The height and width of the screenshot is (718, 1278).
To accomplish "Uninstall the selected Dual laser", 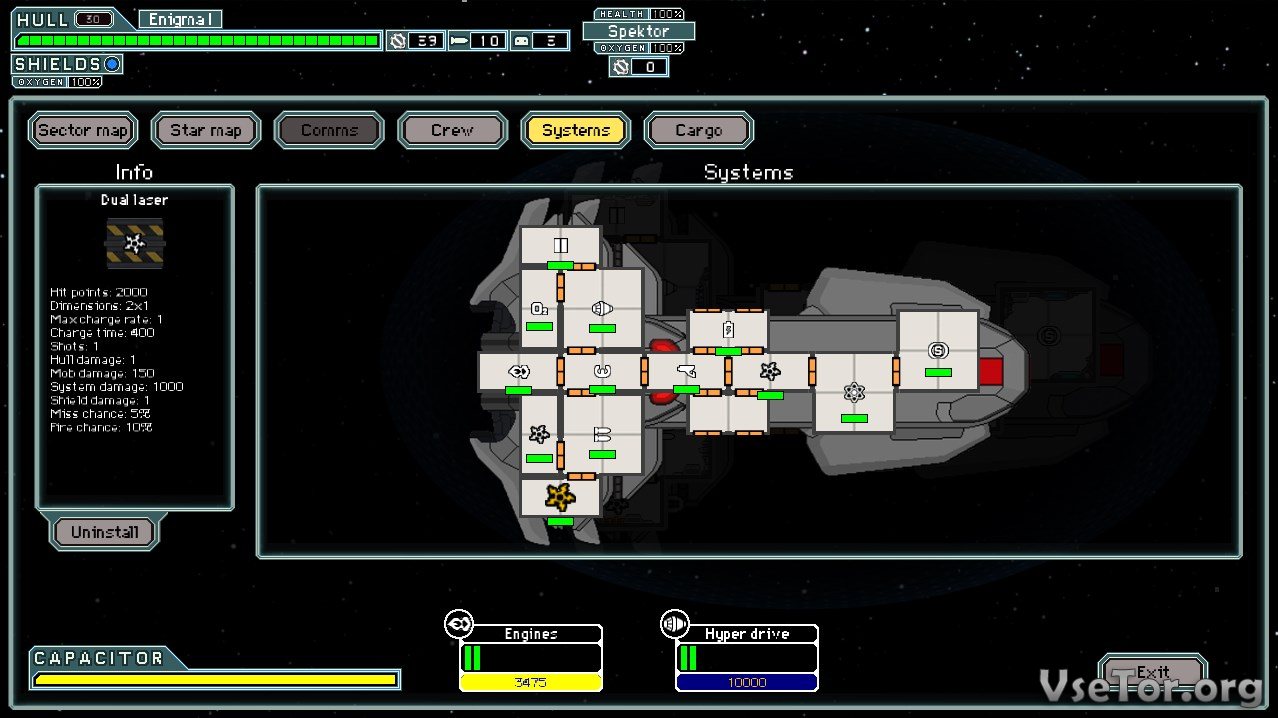I will [104, 532].
